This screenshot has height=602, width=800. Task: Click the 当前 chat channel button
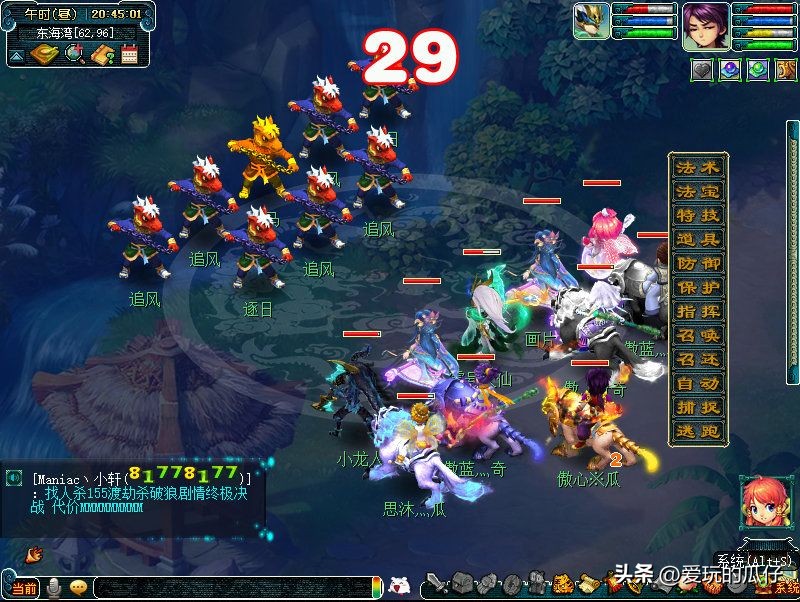point(25,587)
